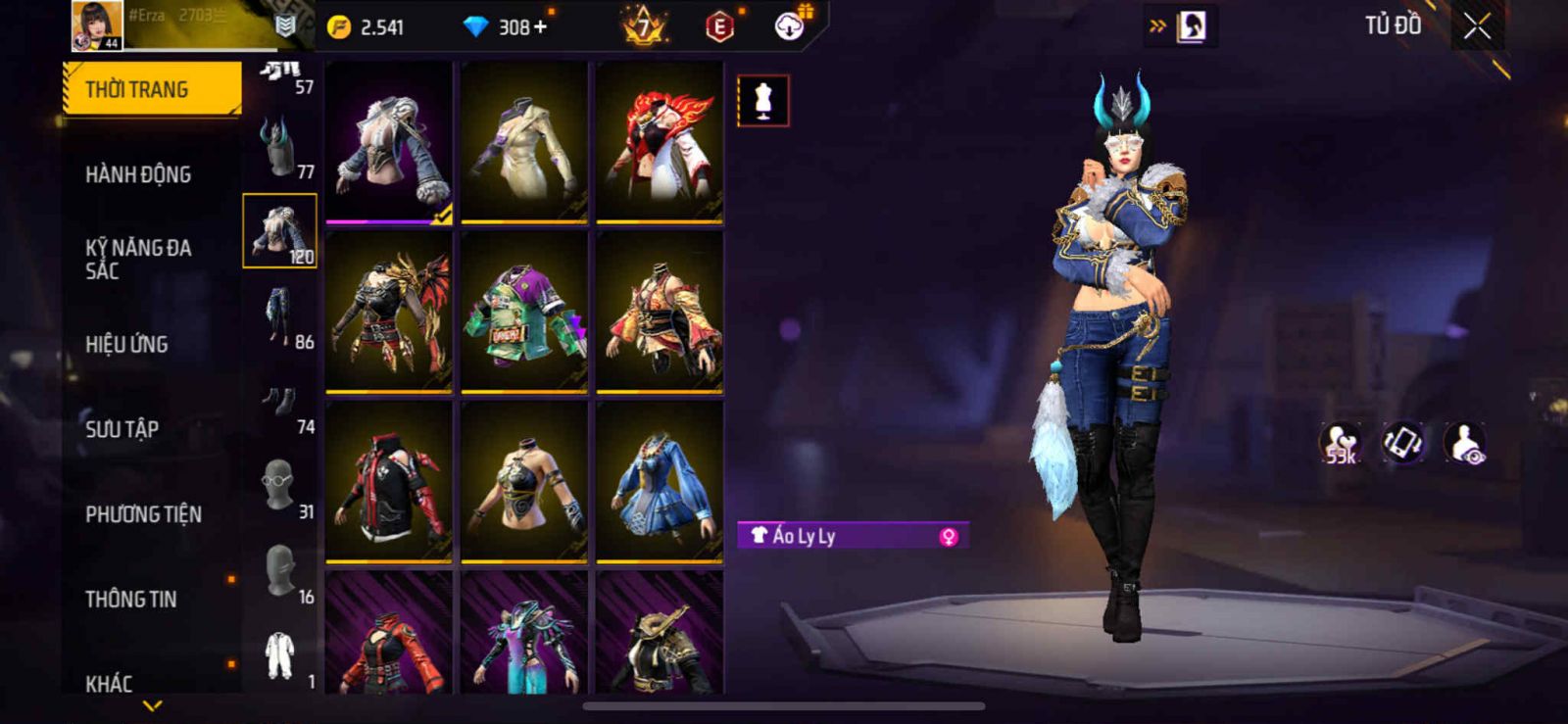Switch to the HÀNH ĐỘNG tab

click(138, 174)
